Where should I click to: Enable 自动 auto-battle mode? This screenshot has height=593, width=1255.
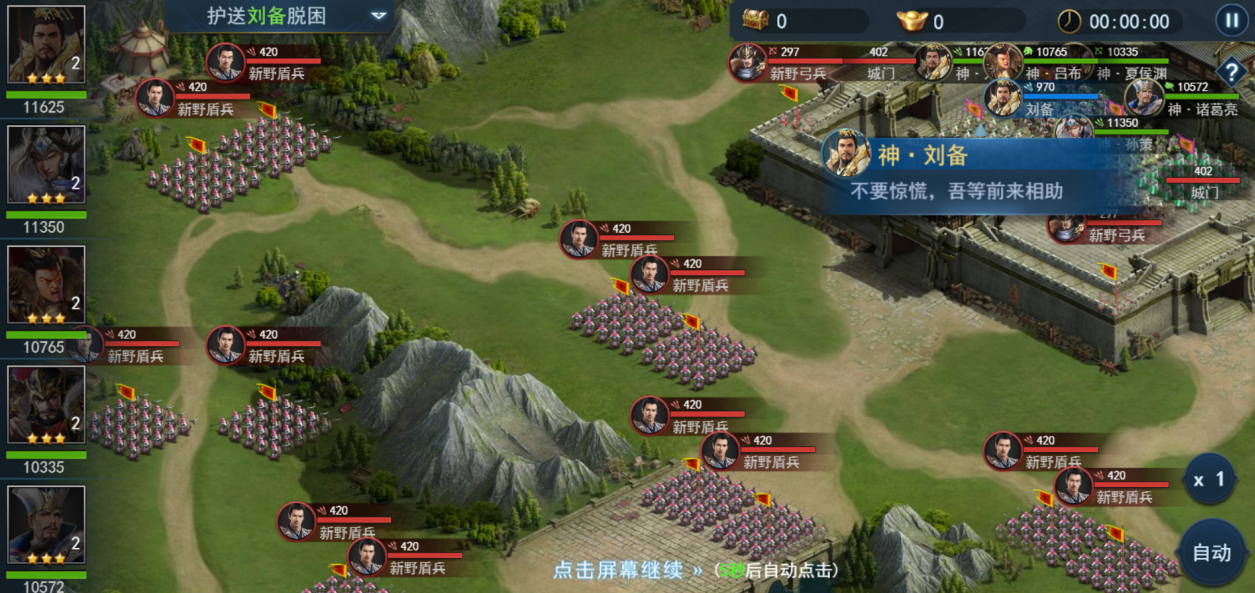[1211, 552]
